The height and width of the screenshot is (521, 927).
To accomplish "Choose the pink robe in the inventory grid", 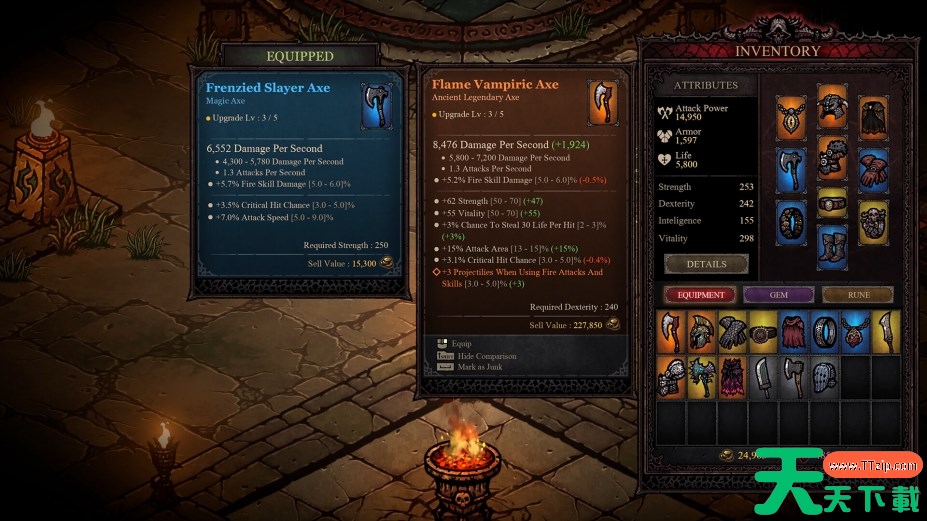I will [x=732, y=378].
